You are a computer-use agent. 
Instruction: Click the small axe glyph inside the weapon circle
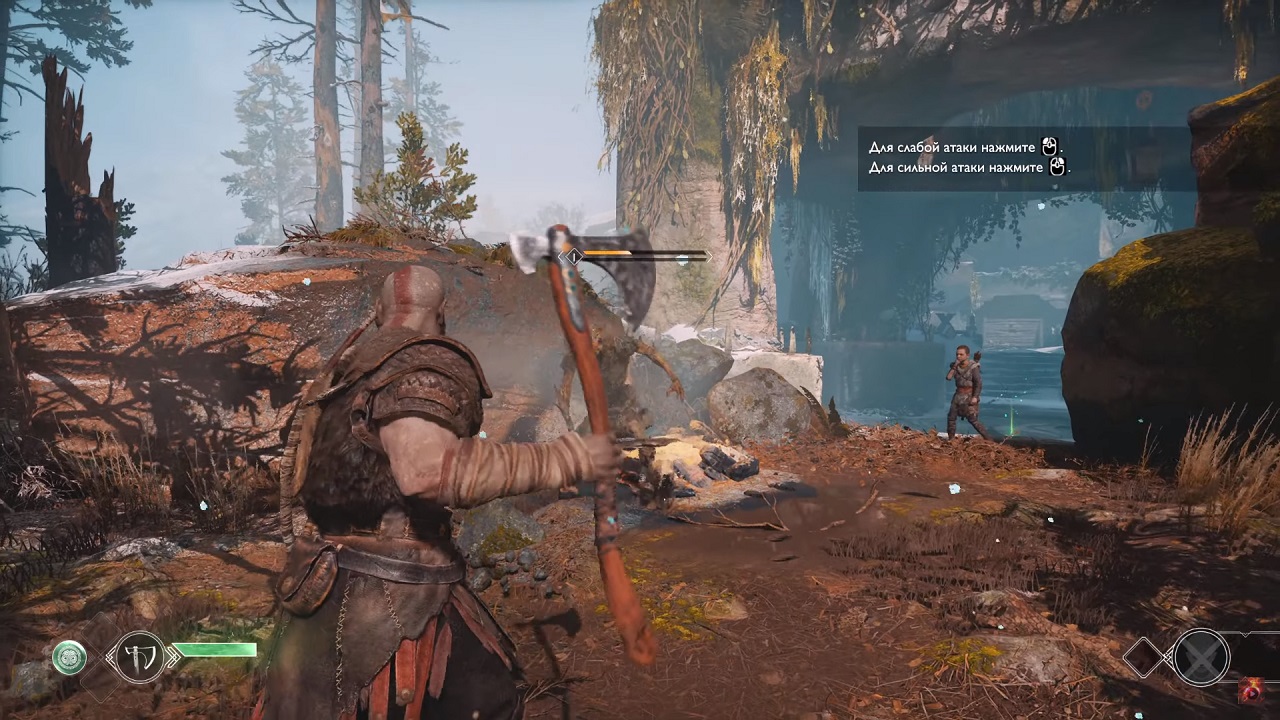click(139, 659)
